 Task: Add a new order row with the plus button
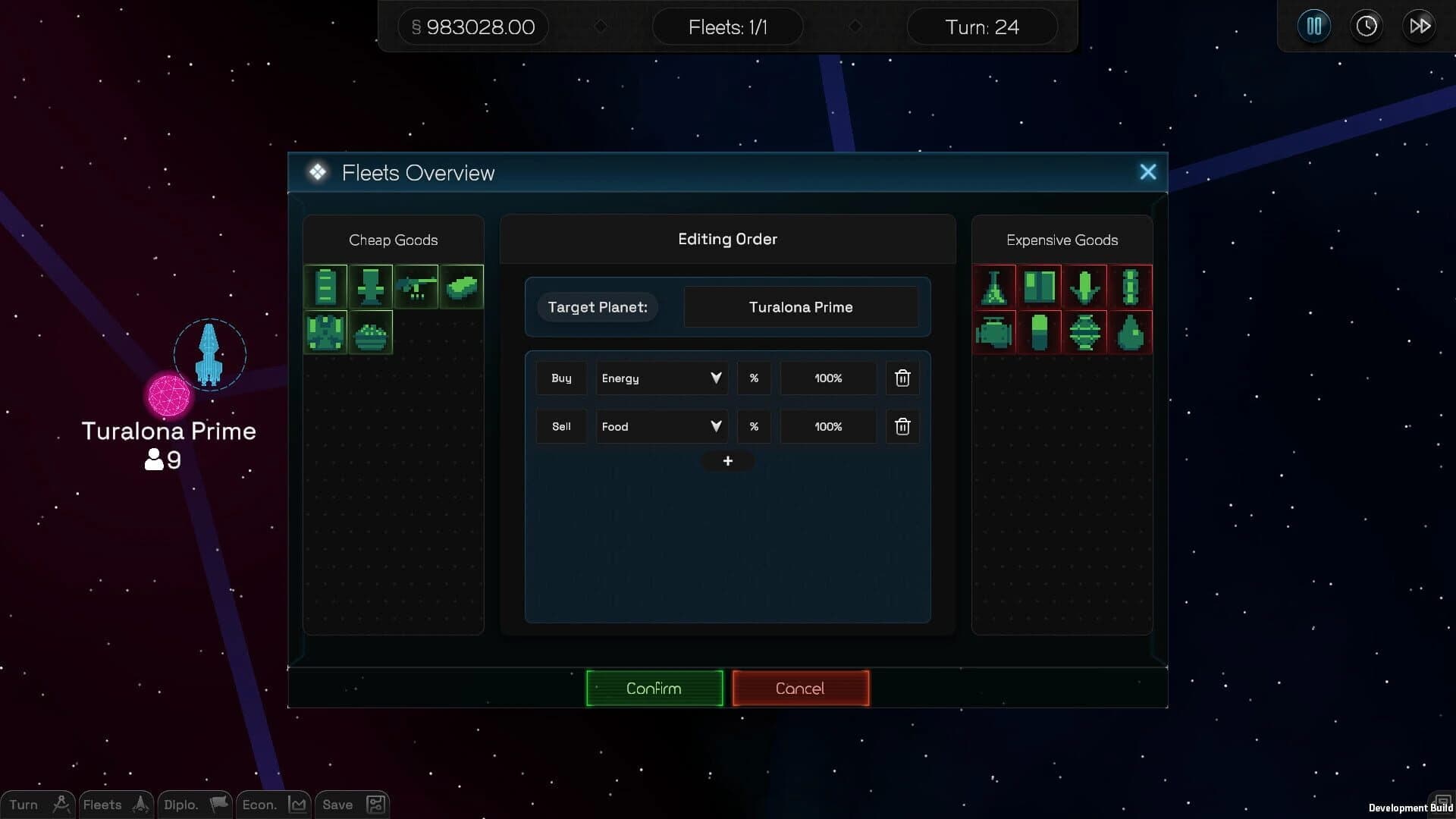coord(727,460)
